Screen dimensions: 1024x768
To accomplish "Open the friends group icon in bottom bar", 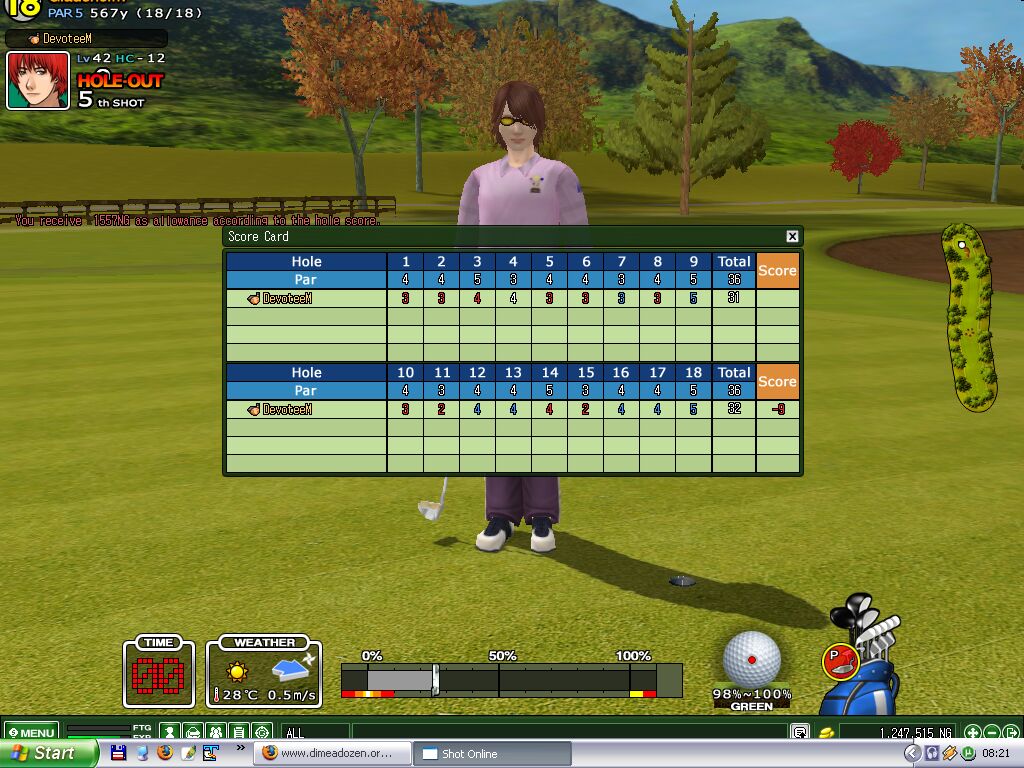I will (215, 732).
